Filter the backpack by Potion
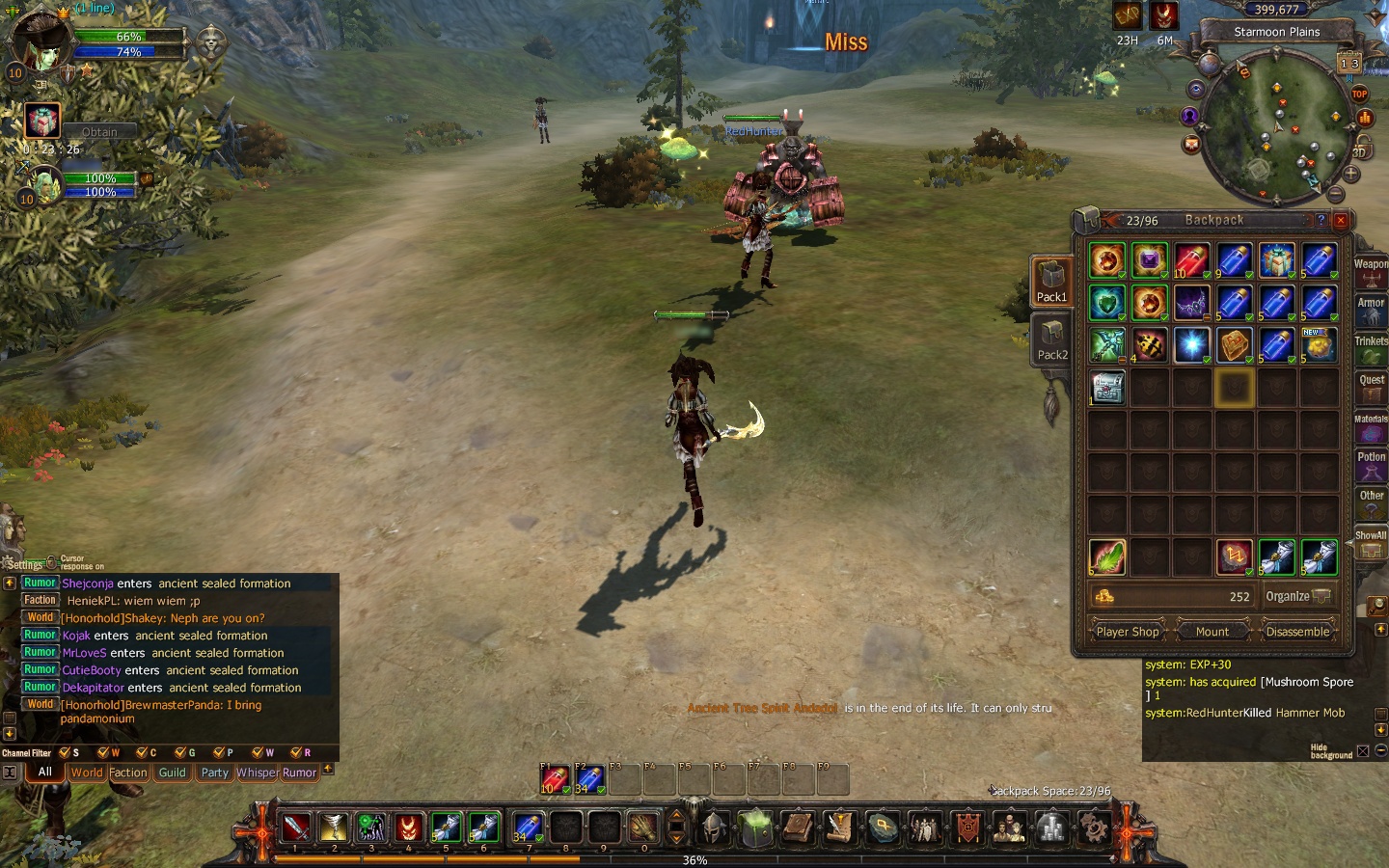This screenshot has height=868, width=1389. pos(1371,464)
